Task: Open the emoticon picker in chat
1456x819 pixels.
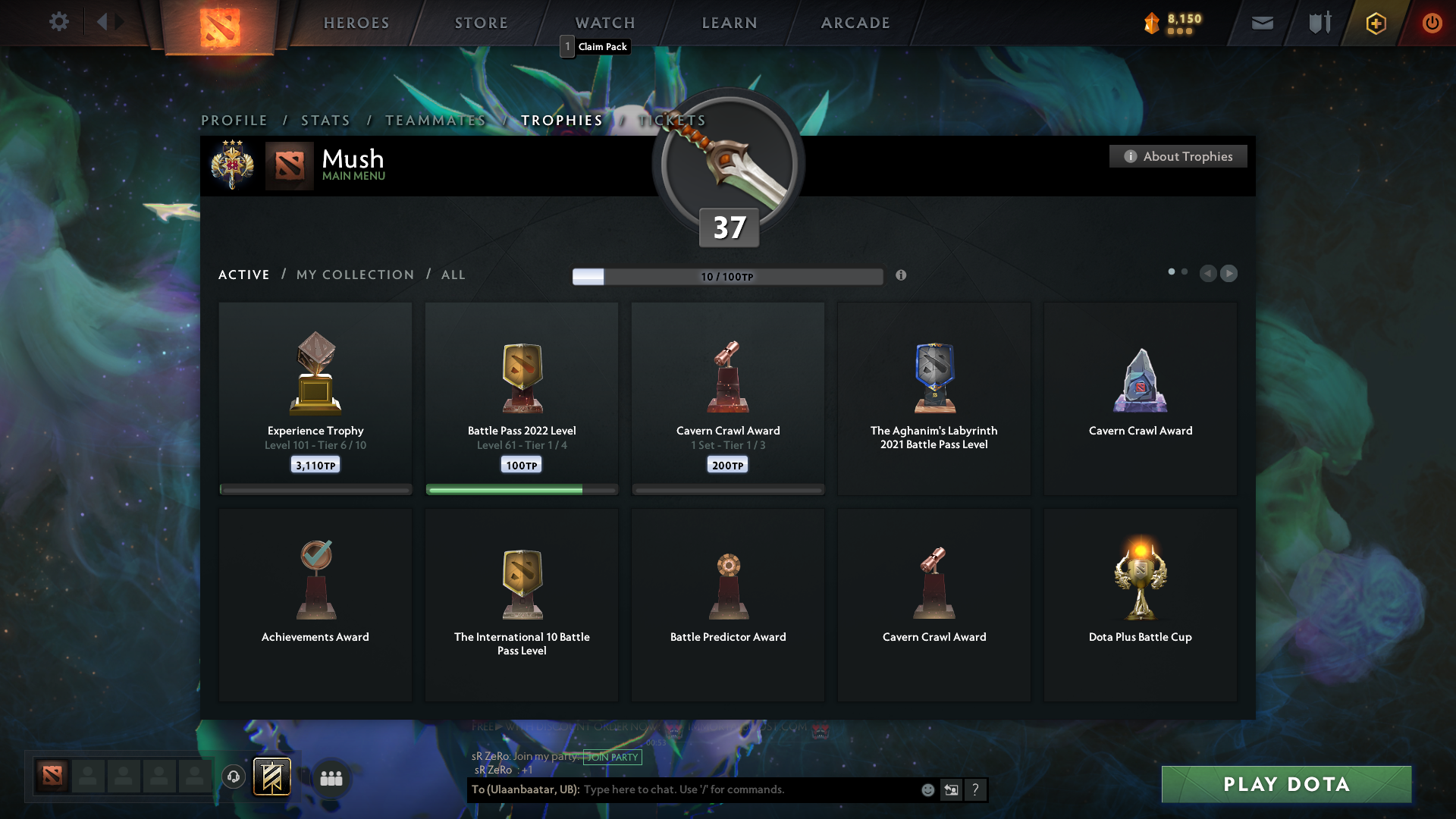Action: point(927,789)
